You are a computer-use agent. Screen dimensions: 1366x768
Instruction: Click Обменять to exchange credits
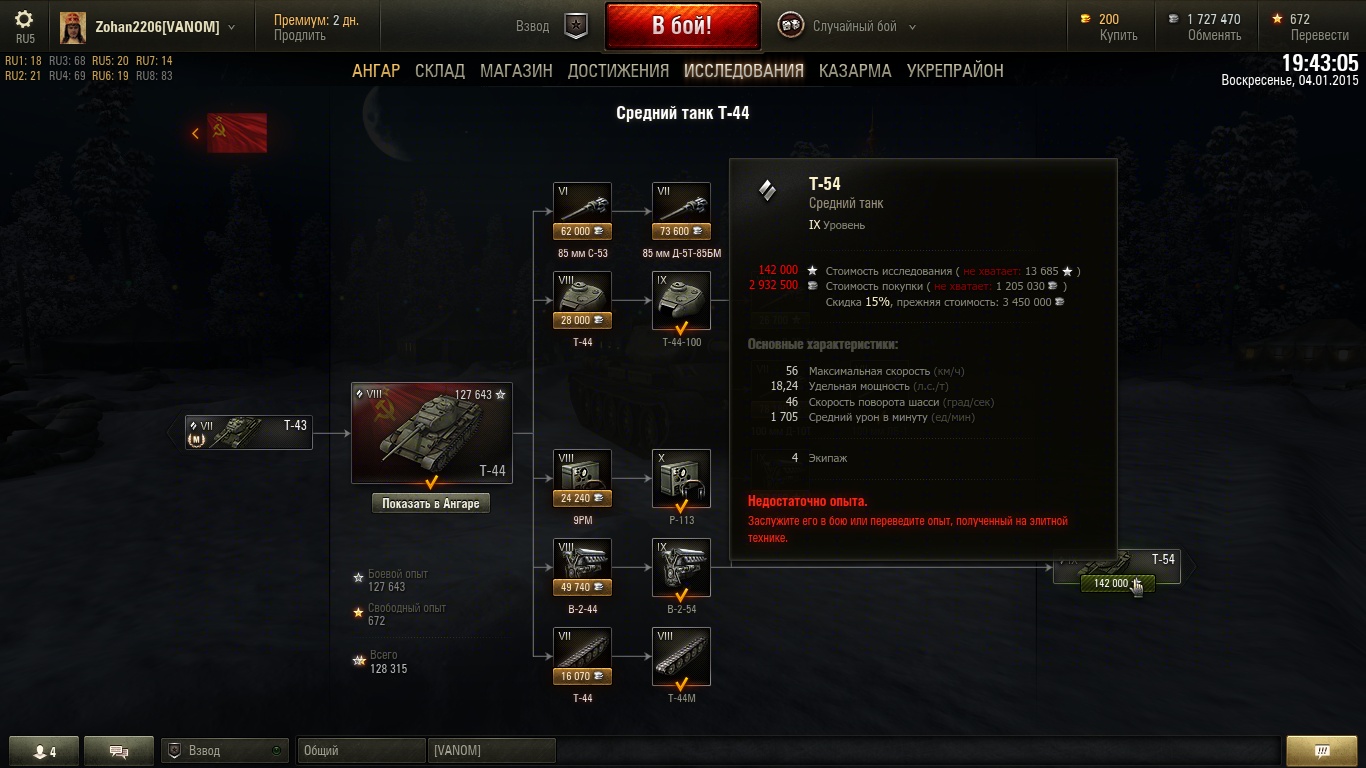(1214, 36)
